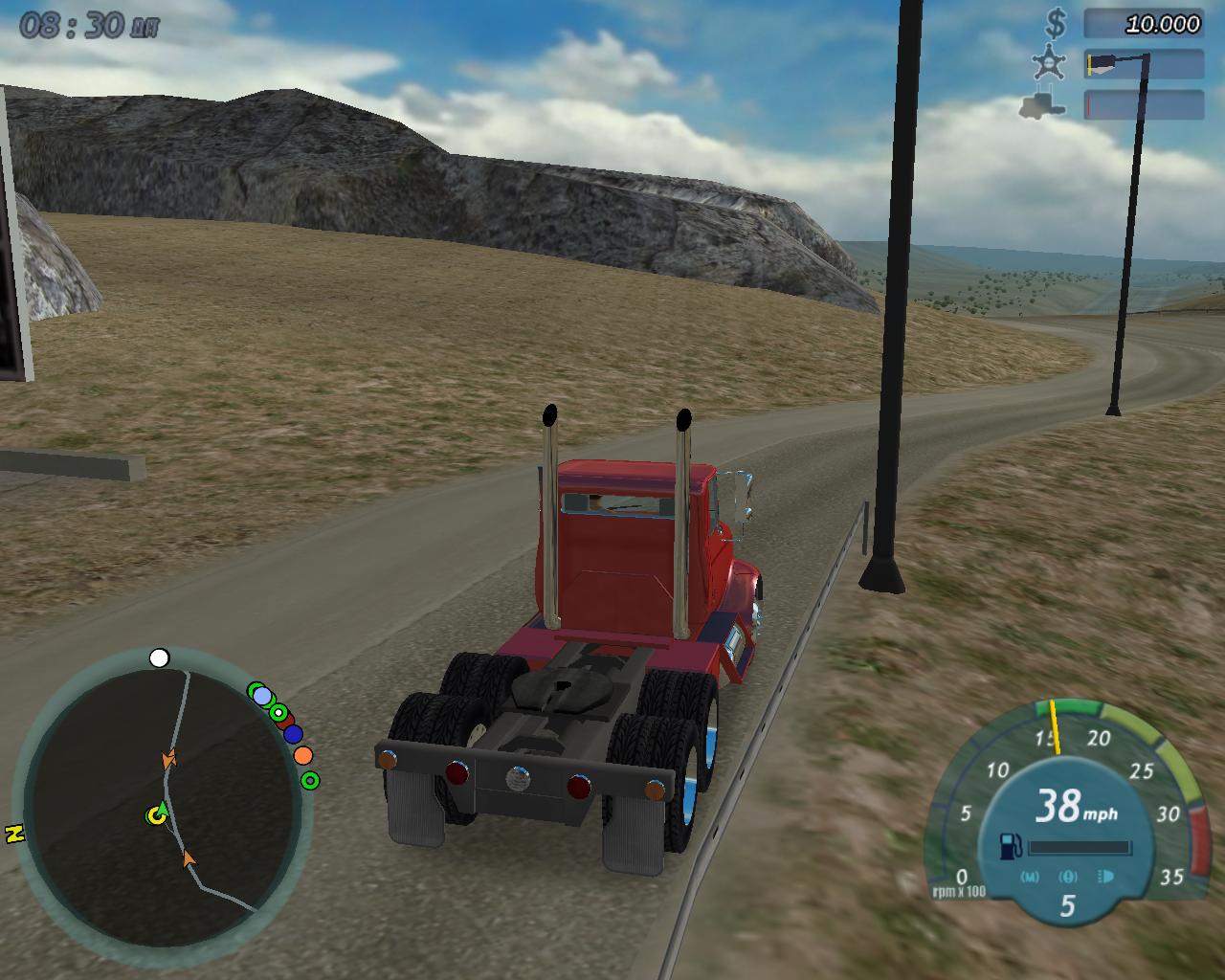Click the circular minimap

tap(161, 806)
